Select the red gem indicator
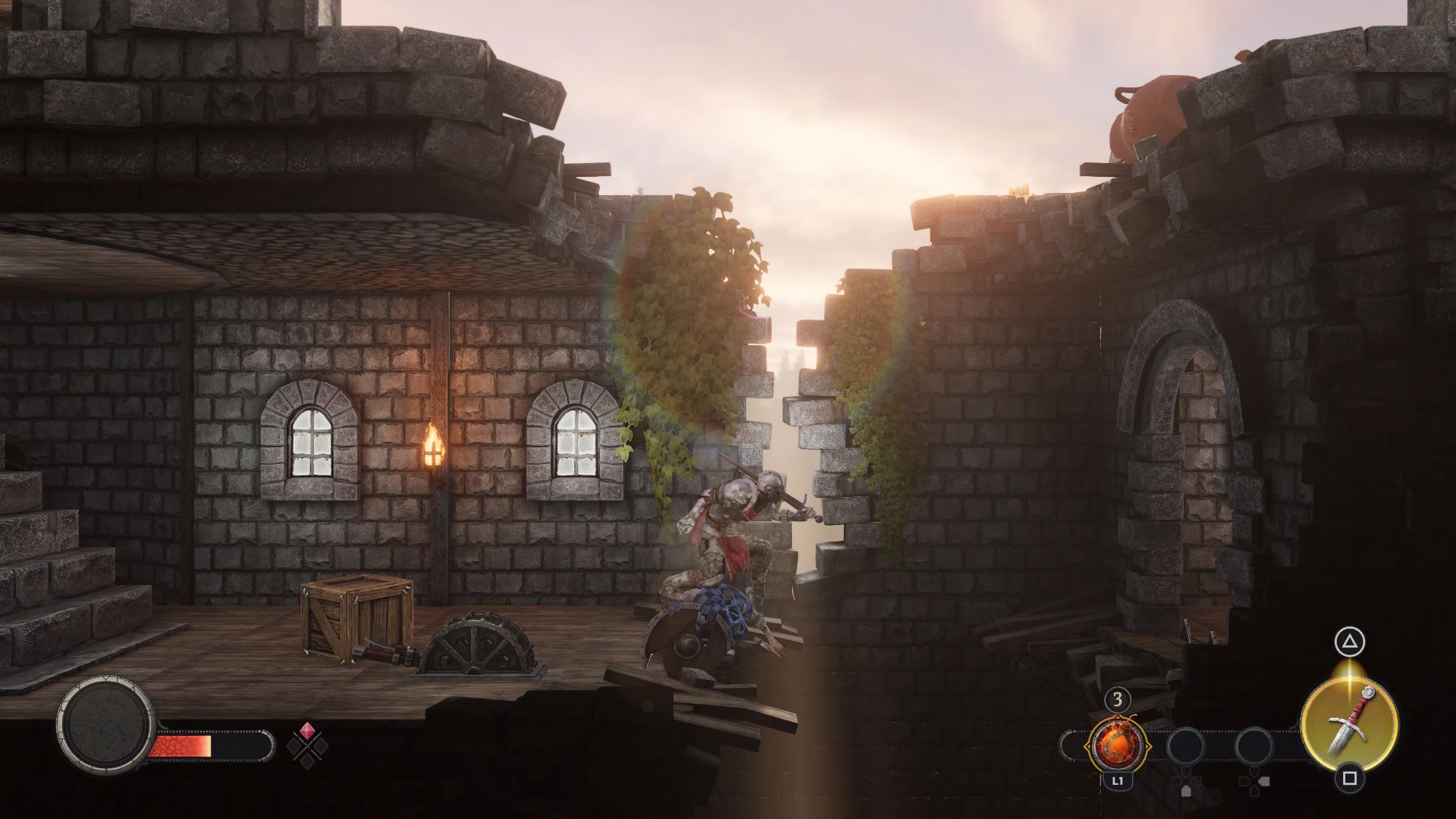Viewport: 1456px width, 819px height. pos(307,731)
